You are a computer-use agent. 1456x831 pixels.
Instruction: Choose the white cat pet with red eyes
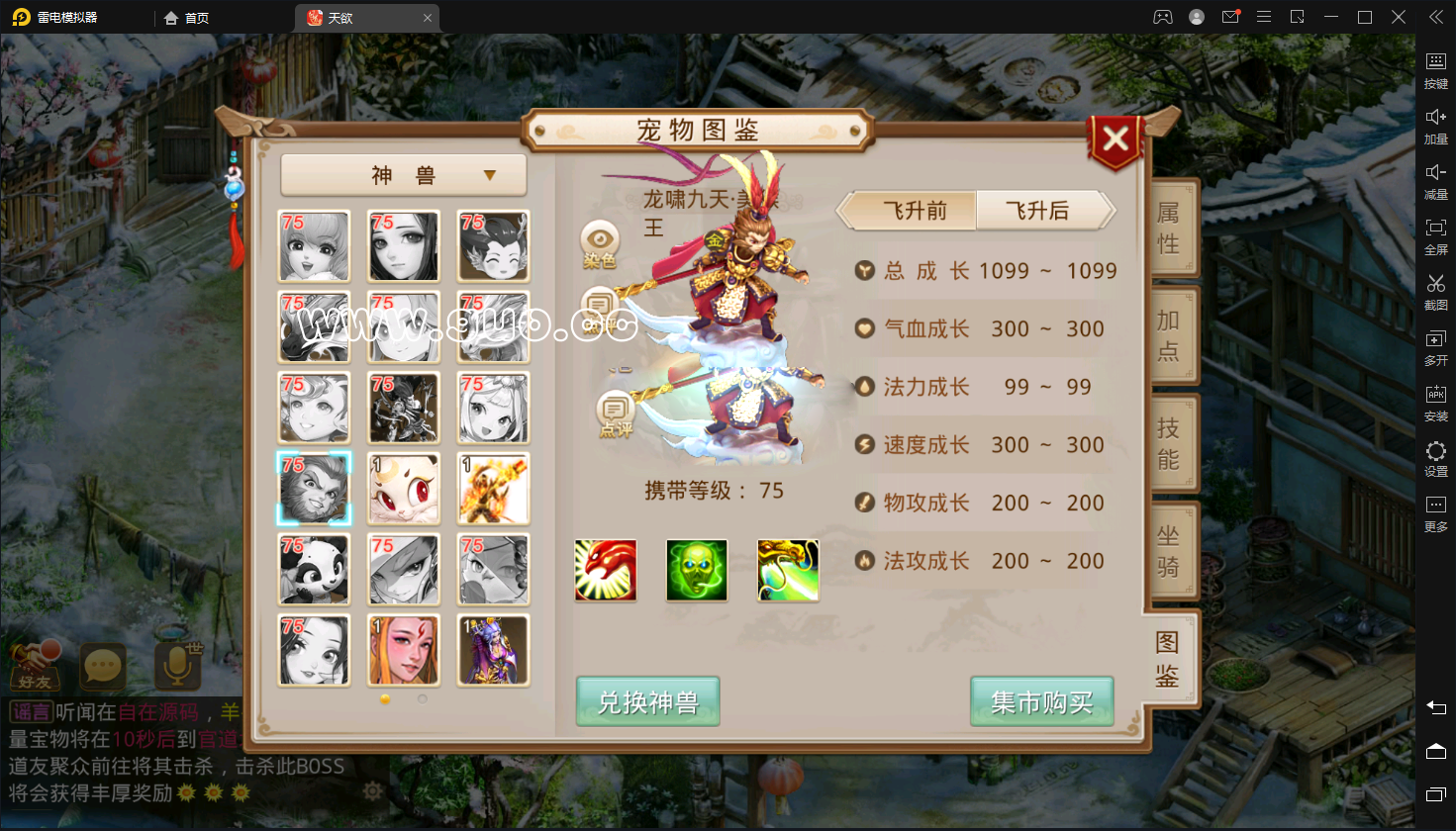pyautogui.click(x=403, y=489)
